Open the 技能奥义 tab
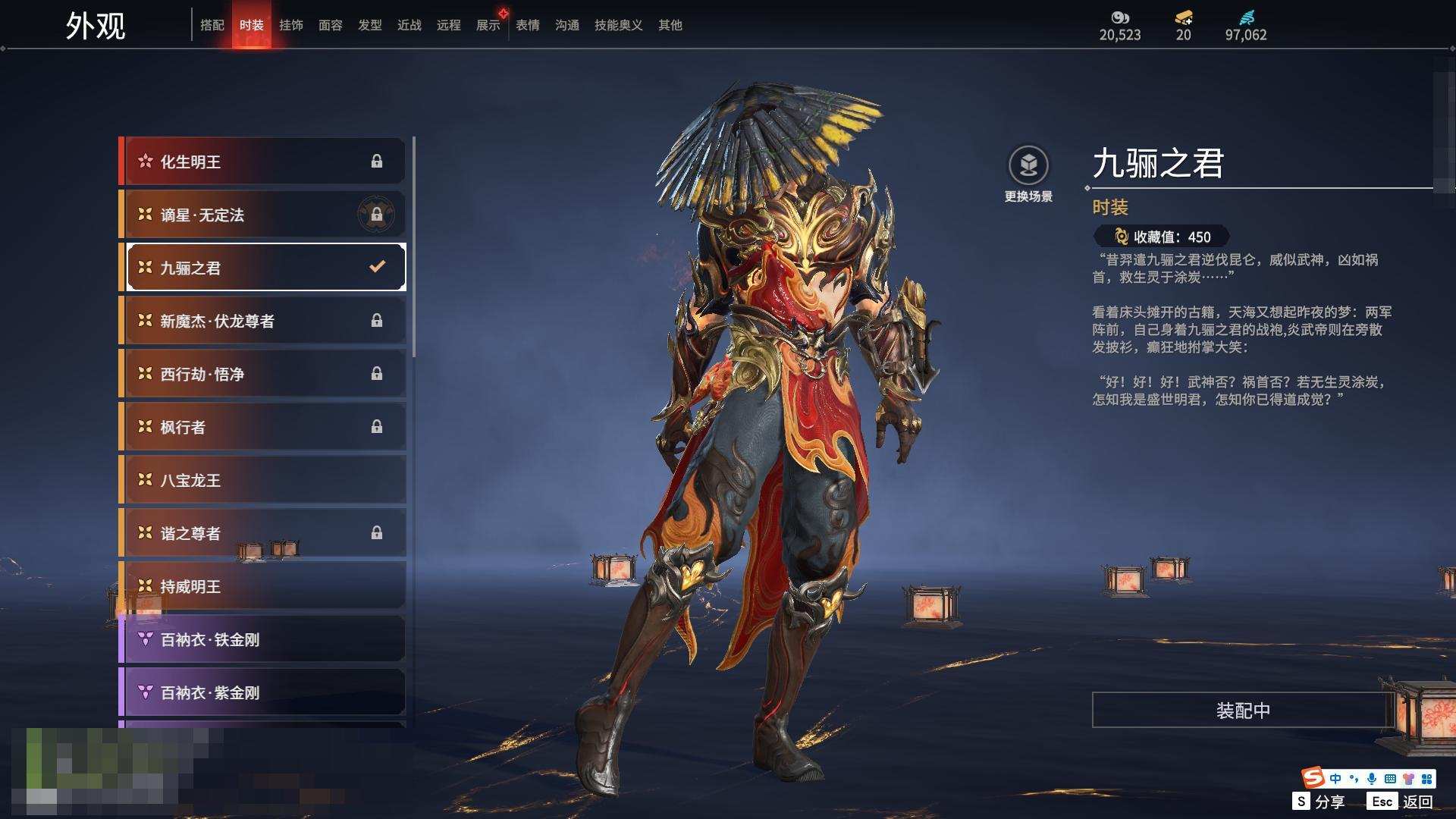 pos(619,25)
